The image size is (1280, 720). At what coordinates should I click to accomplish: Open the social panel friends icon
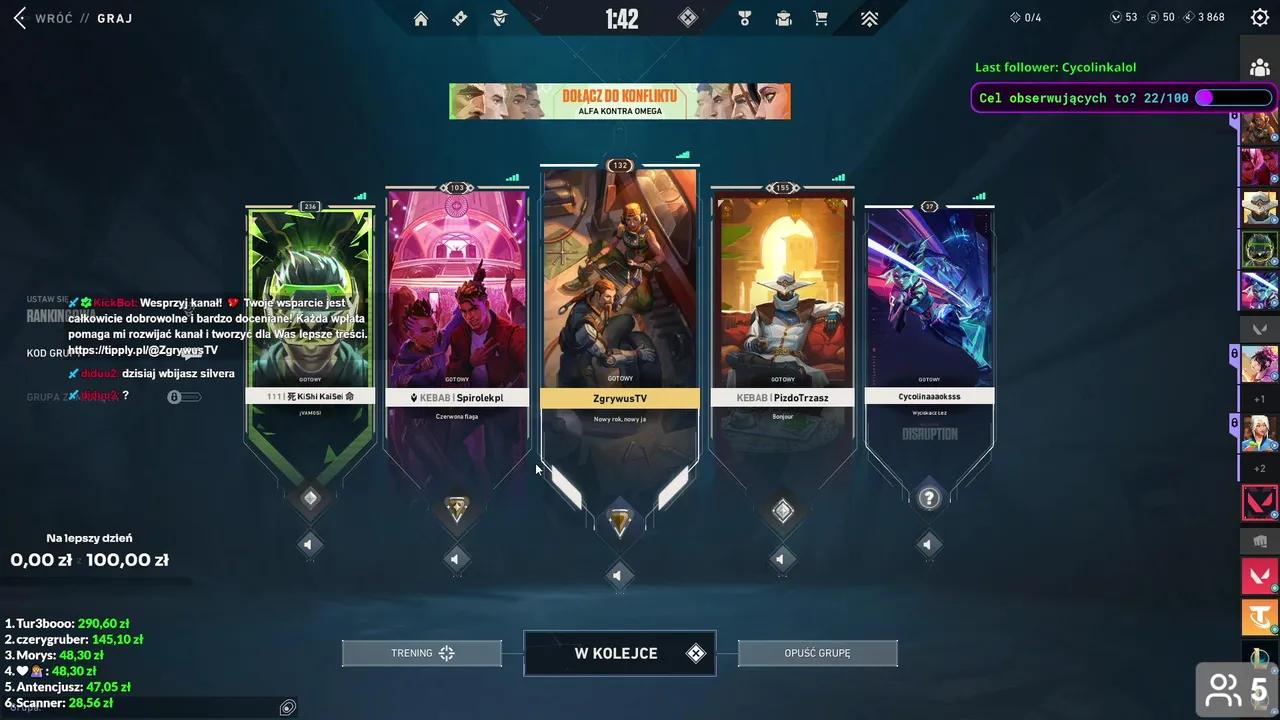(1259, 67)
